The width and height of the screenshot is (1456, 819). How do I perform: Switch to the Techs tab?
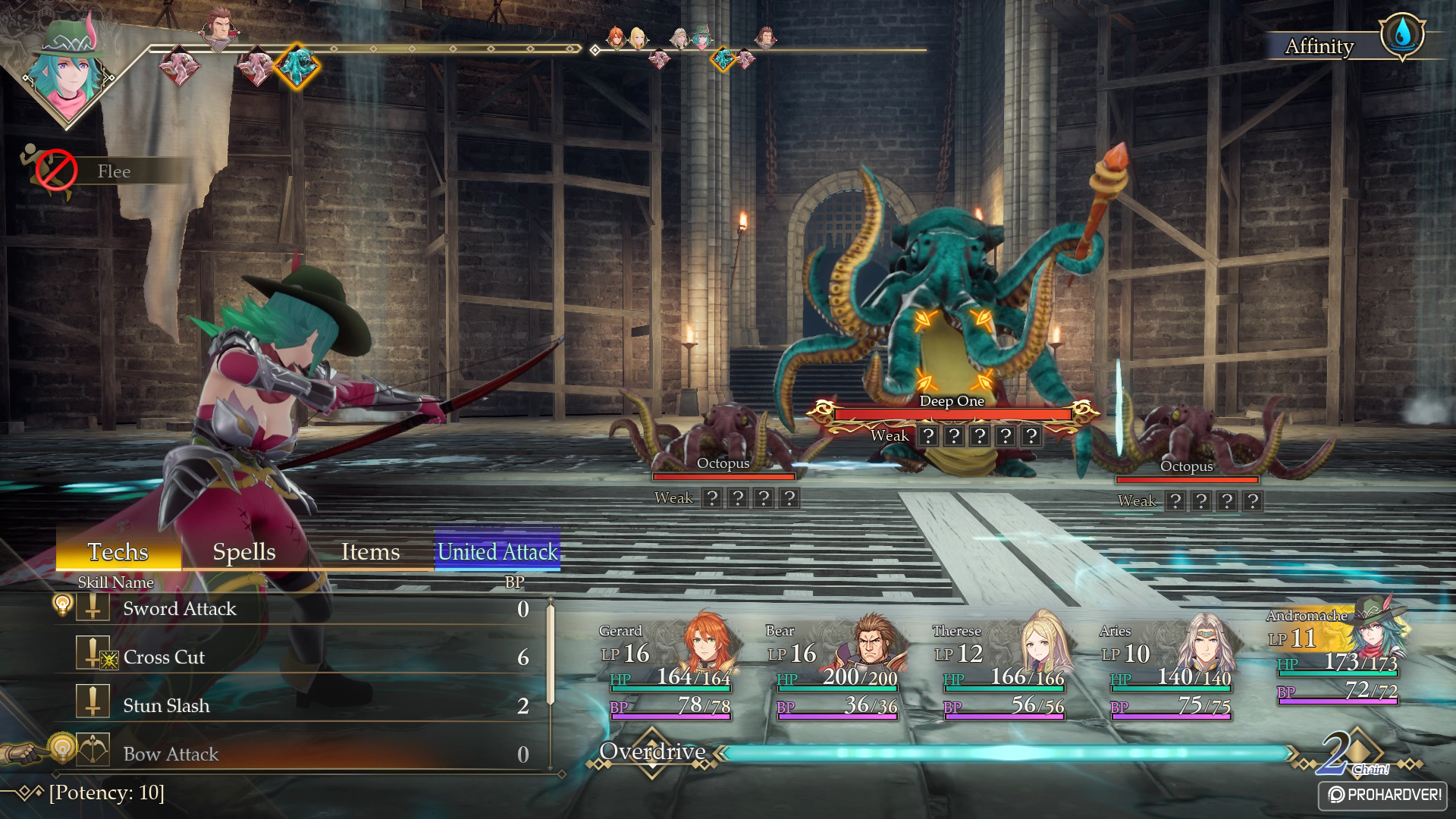(118, 552)
